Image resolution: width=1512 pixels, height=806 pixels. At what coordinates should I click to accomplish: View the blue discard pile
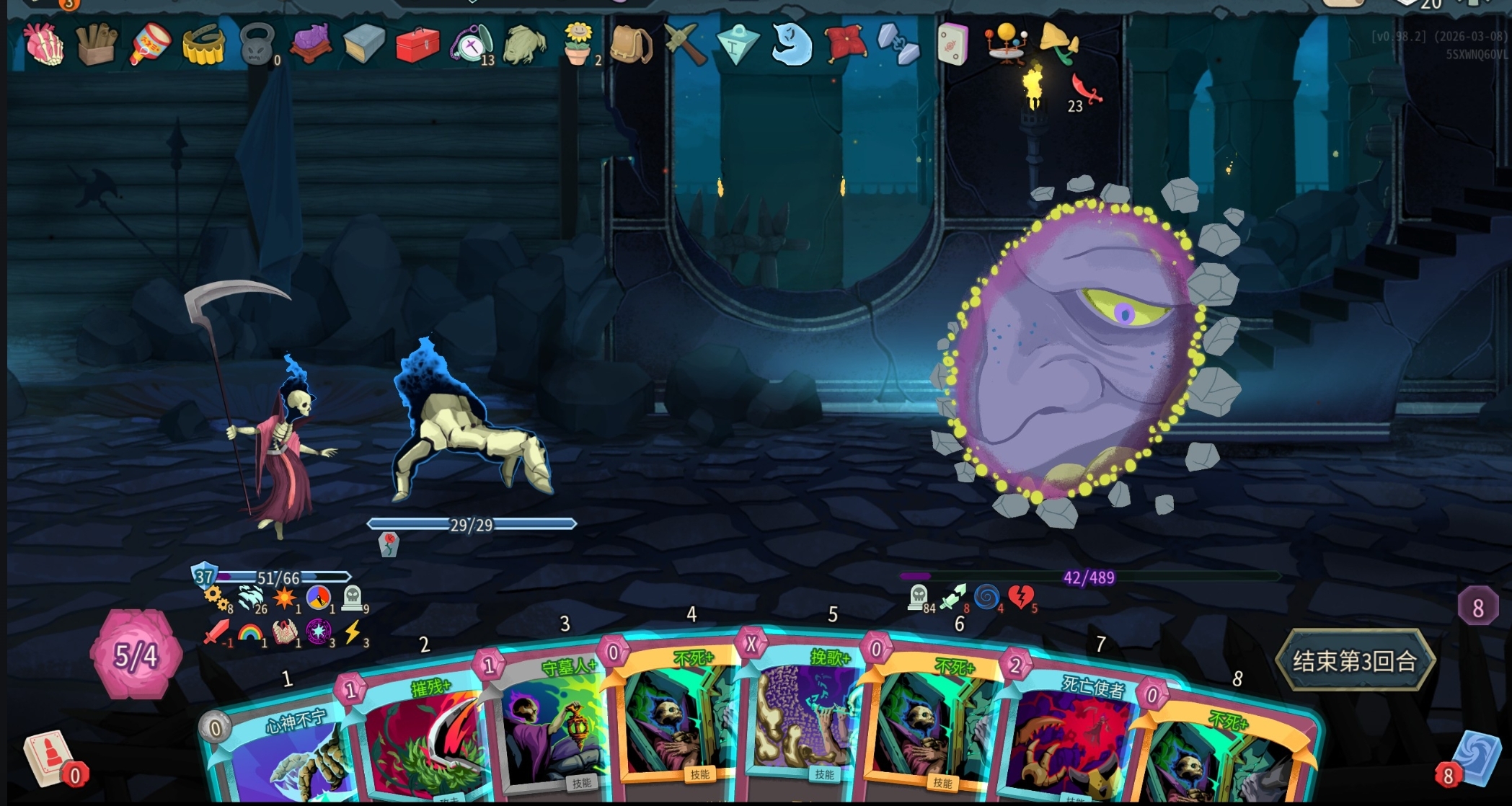coord(1475,758)
